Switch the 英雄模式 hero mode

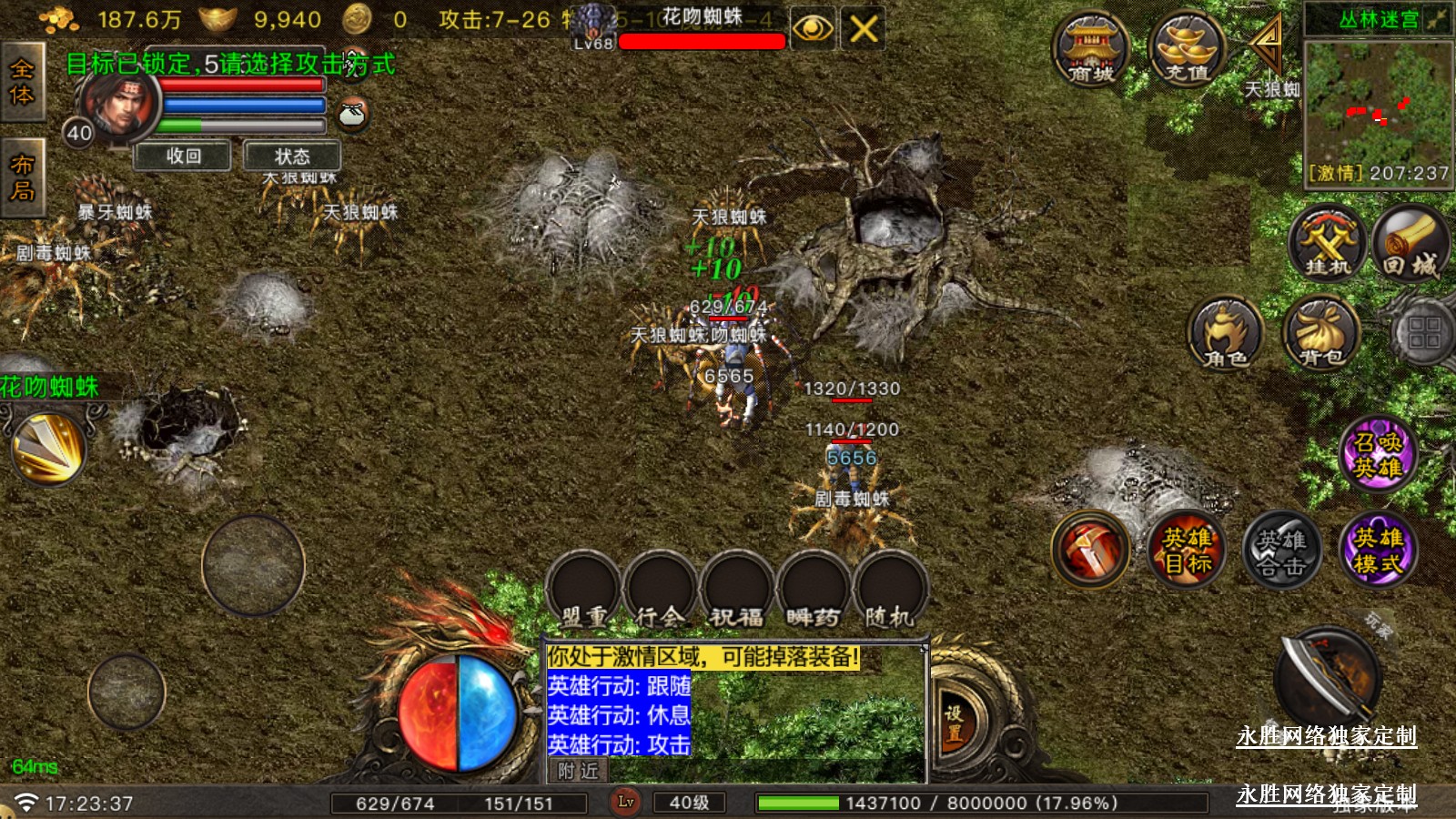[x=1378, y=551]
